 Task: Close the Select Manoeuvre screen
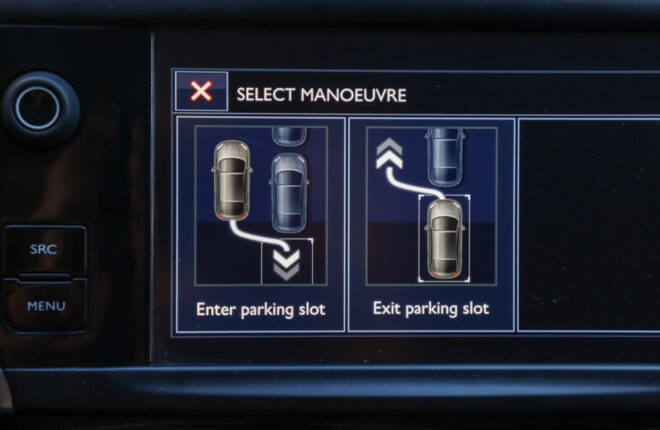tap(201, 92)
